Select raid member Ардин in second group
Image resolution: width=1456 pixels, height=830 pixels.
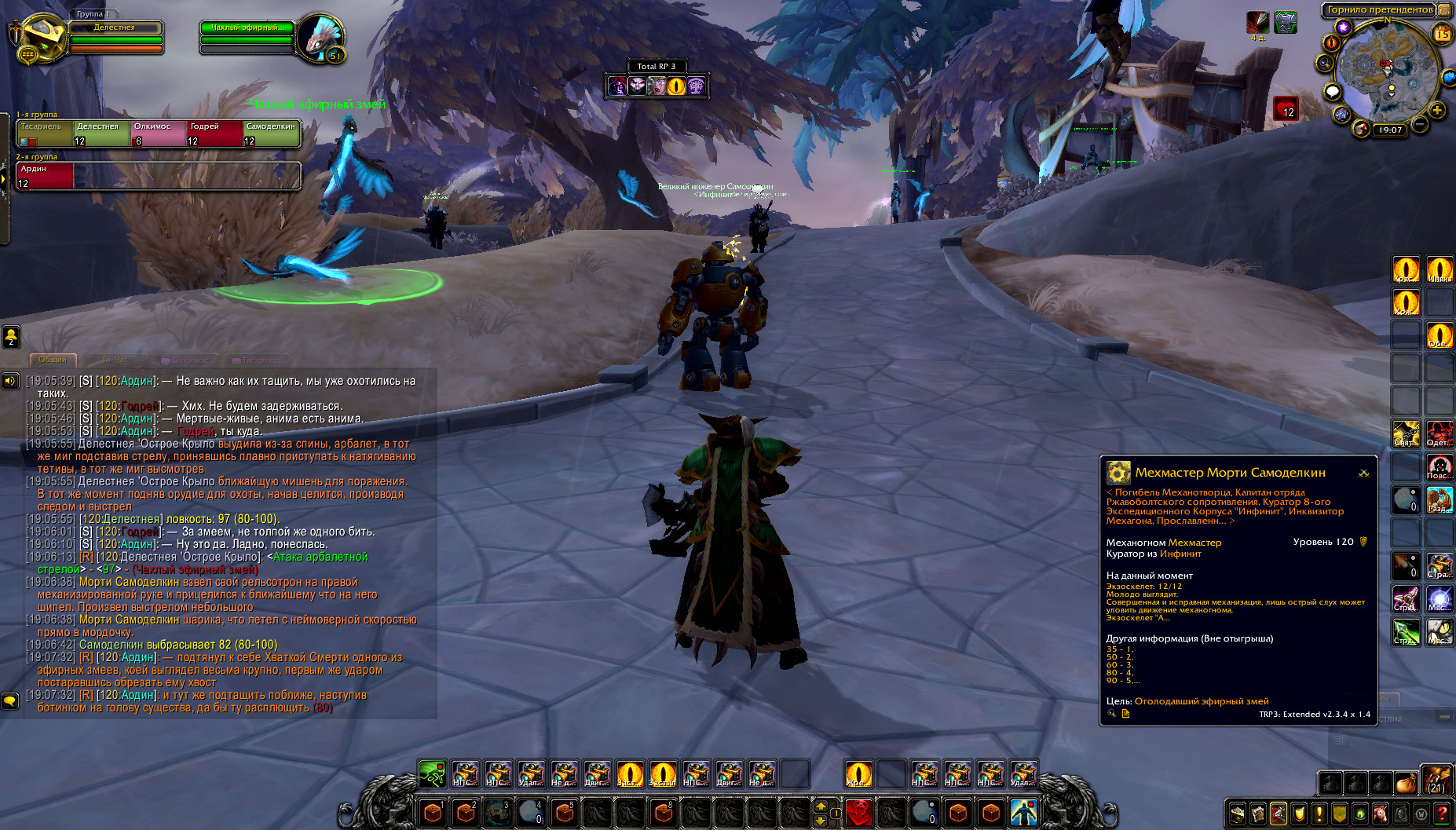(45, 176)
